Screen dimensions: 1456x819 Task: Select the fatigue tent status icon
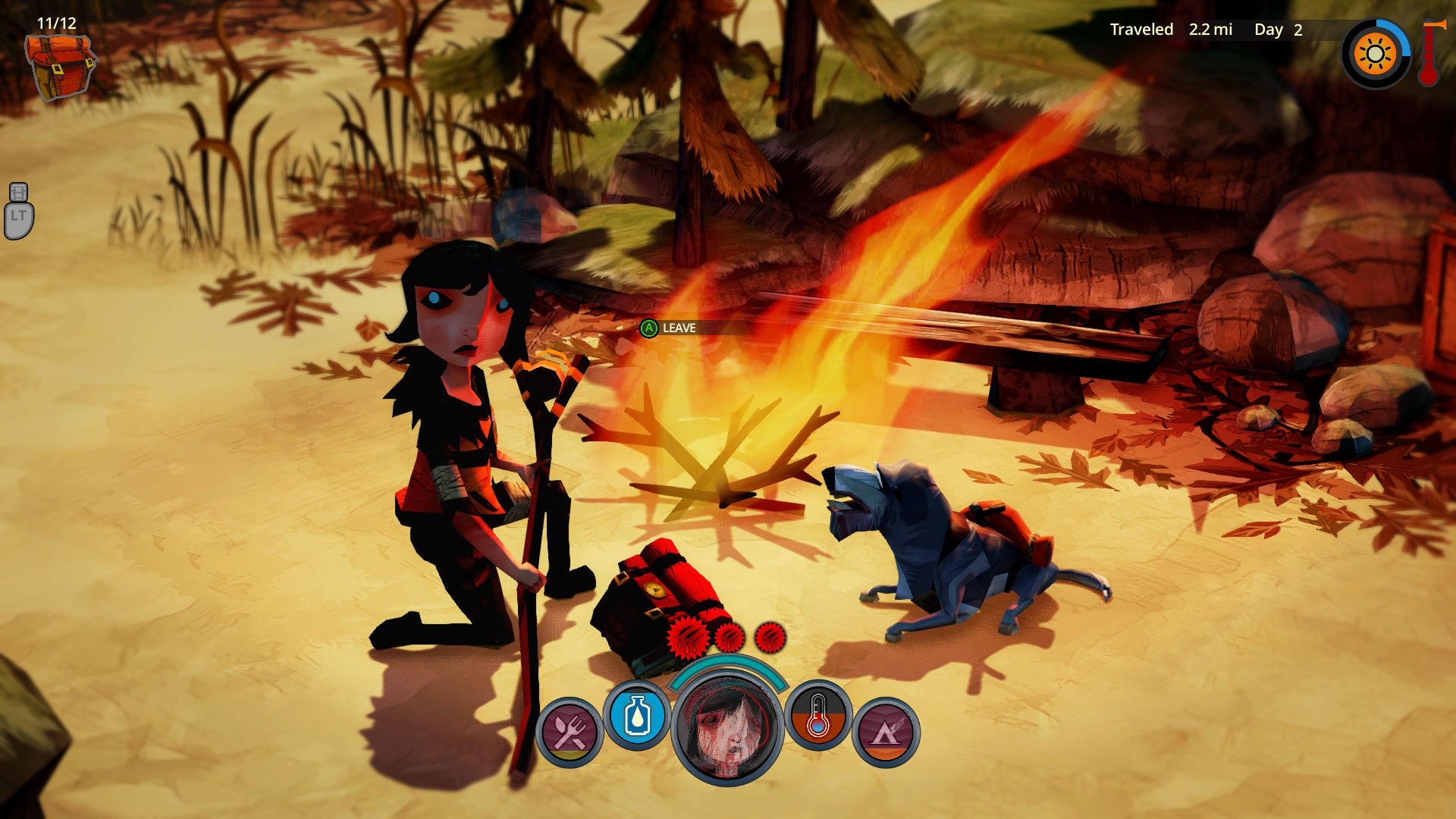(886, 732)
